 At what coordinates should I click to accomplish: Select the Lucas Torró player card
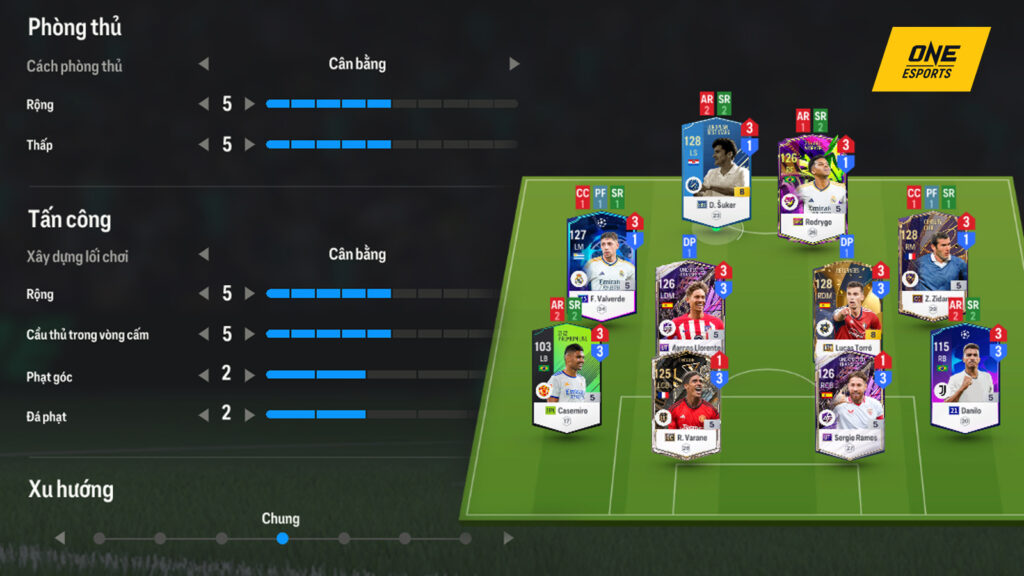coord(848,310)
